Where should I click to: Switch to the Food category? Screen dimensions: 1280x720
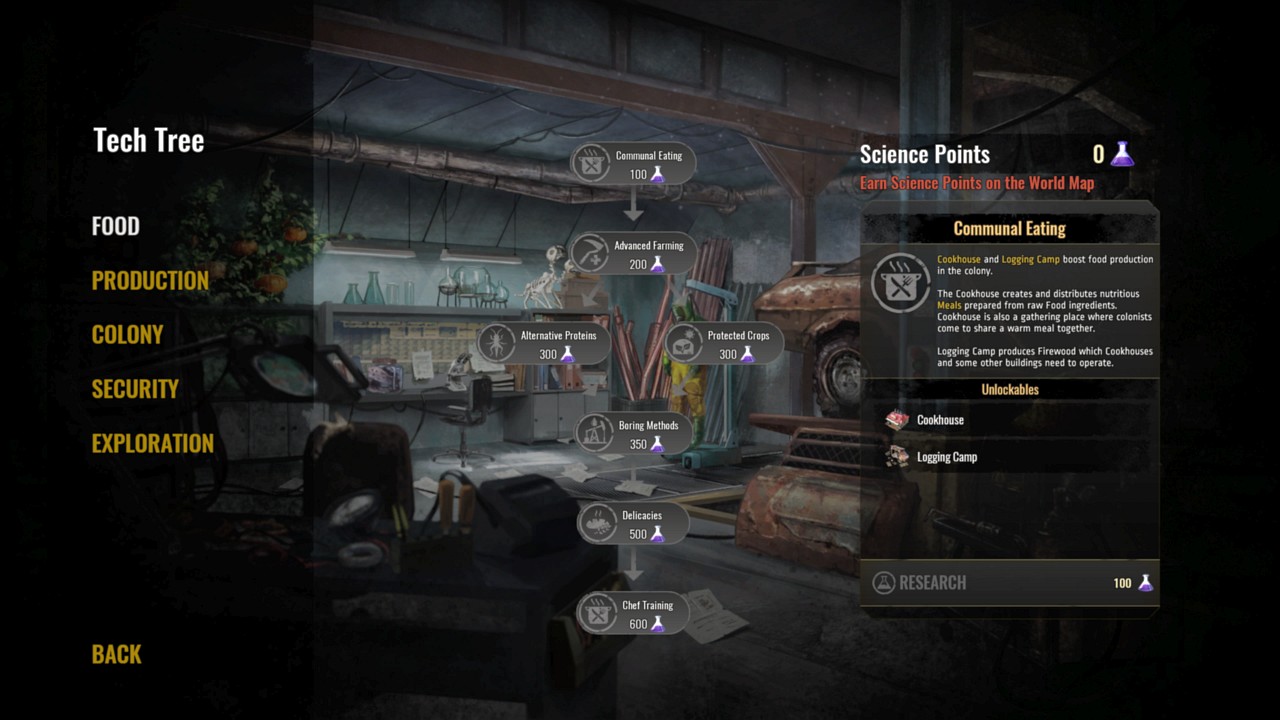pyautogui.click(x=116, y=226)
